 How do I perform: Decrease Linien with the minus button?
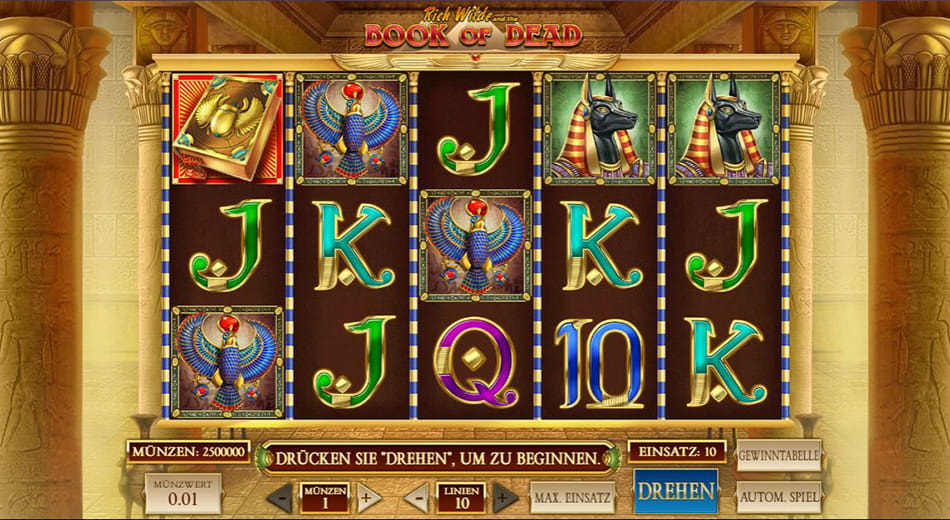417,497
